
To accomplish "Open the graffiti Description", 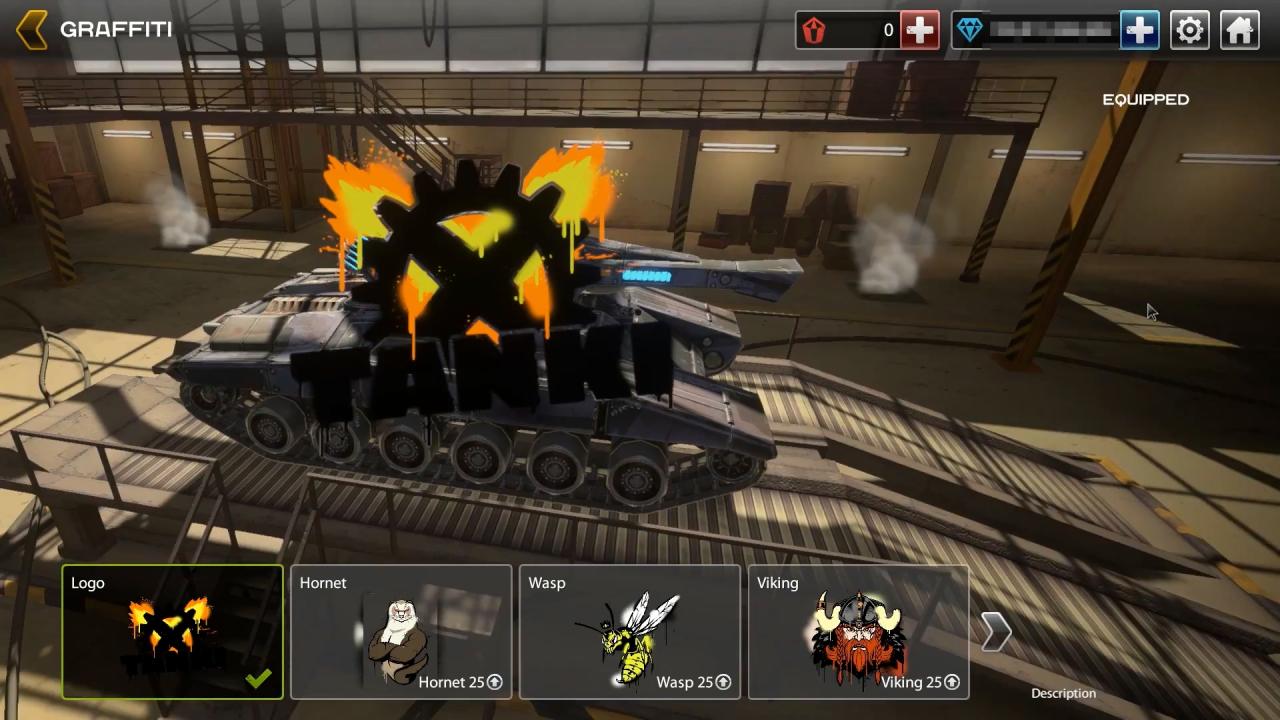I will (1063, 693).
